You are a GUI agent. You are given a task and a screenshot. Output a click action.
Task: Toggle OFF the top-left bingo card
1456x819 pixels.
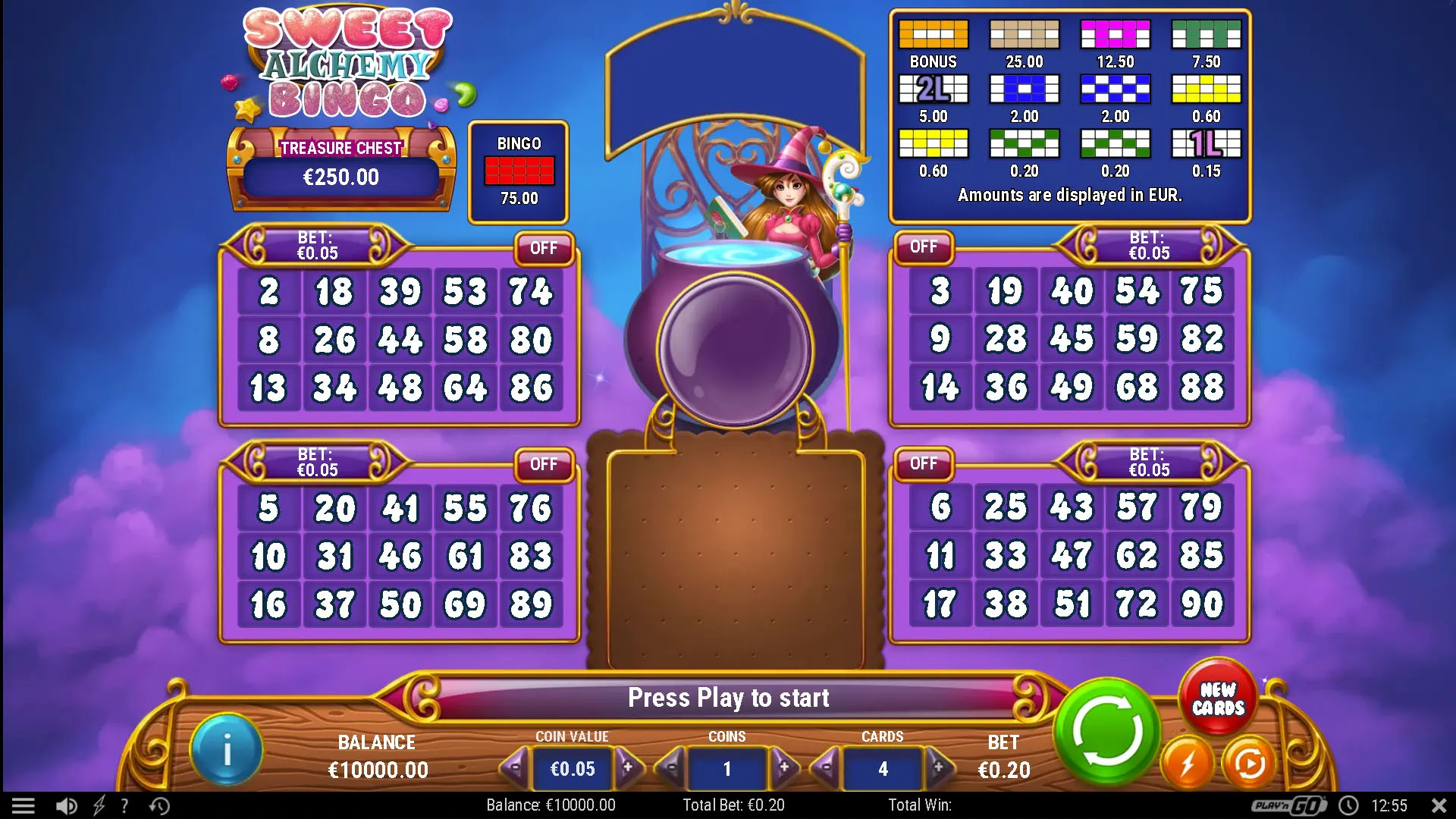click(545, 248)
